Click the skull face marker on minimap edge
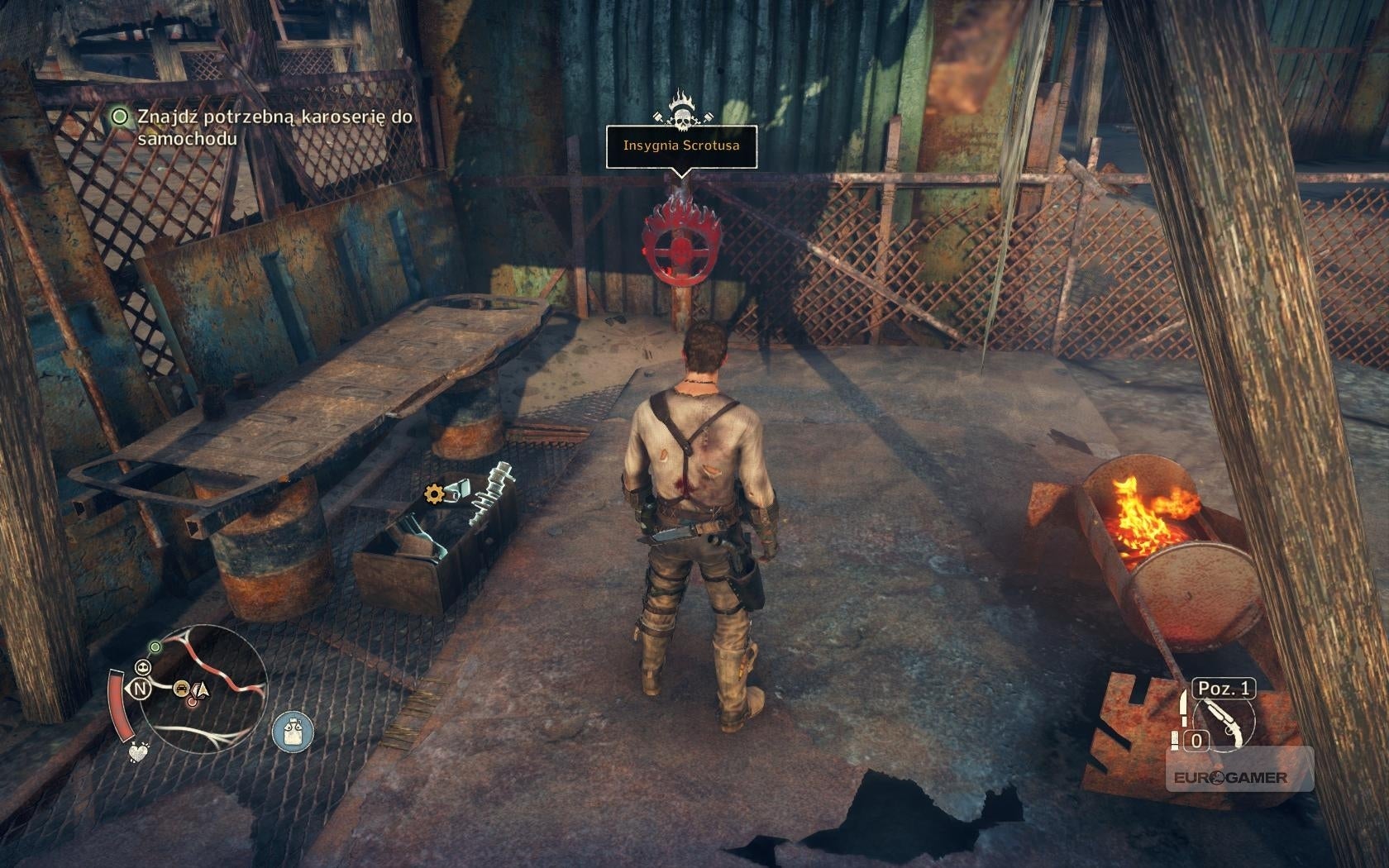Image resolution: width=1389 pixels, height=868 pixels. coord(143,666)
